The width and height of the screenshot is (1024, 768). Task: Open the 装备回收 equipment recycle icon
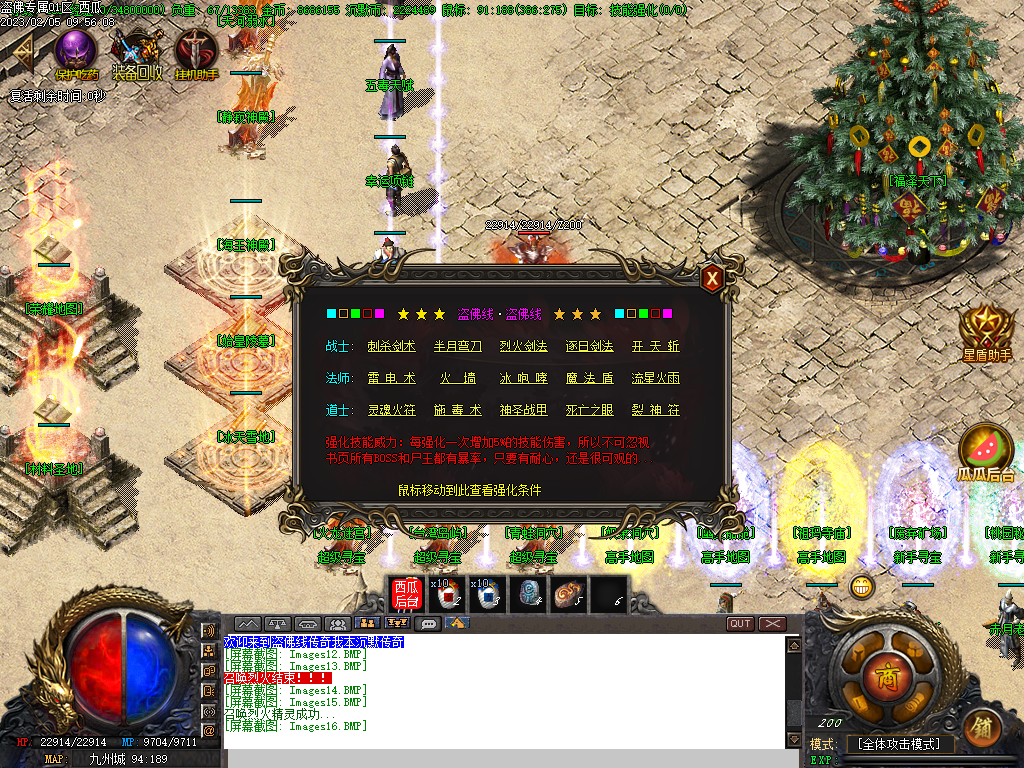click(x=136, y=50)
